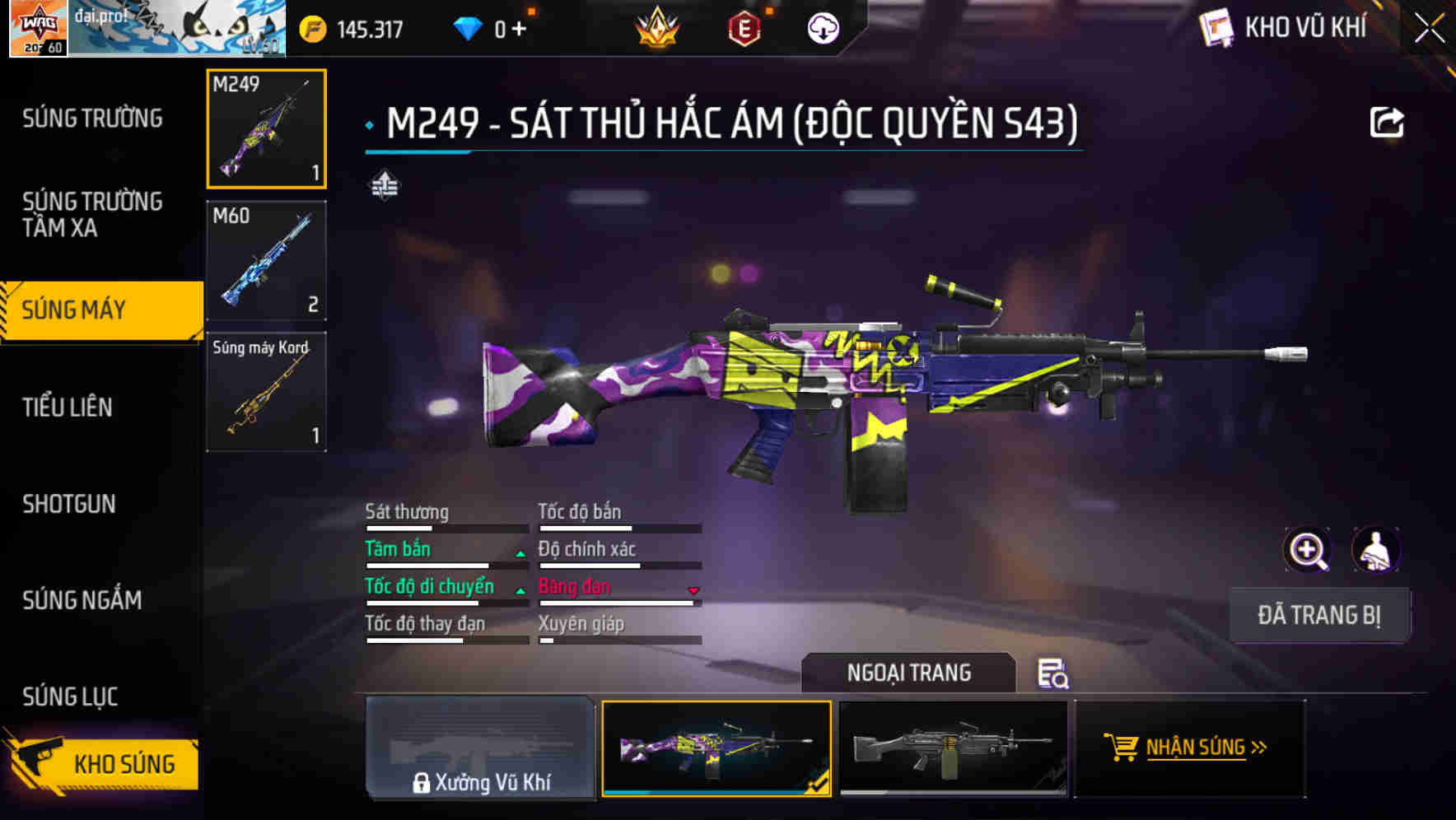The width and height of the screenshot is (1456, 820).
Task: Select the M60 weapon thumbnail
Action: coord(265,260)
